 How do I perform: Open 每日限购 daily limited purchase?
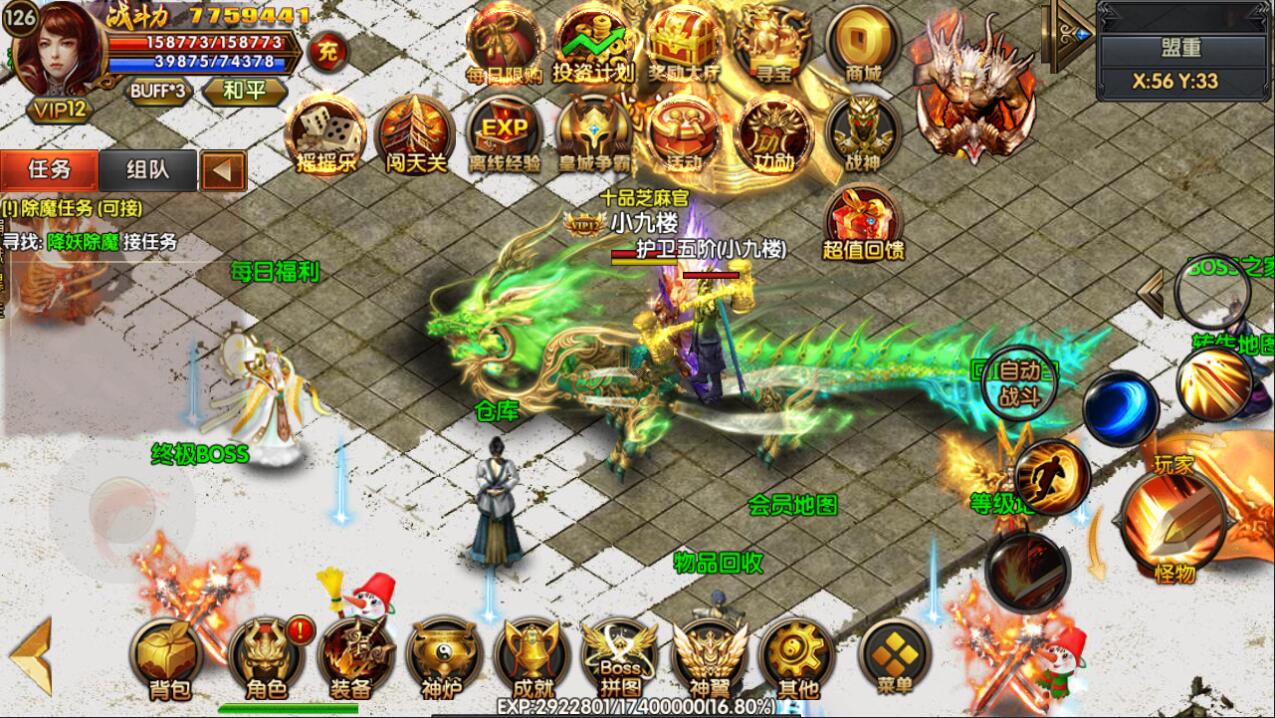coord(504,45)
